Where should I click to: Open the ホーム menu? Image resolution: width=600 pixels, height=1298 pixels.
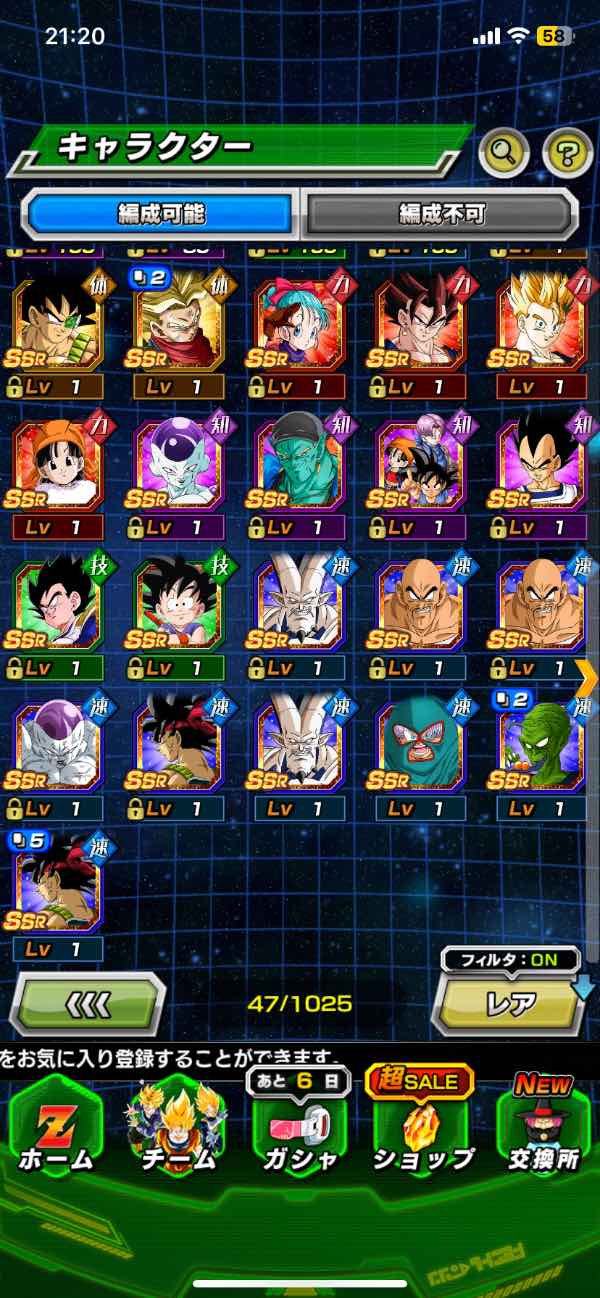coord(55,1130)
